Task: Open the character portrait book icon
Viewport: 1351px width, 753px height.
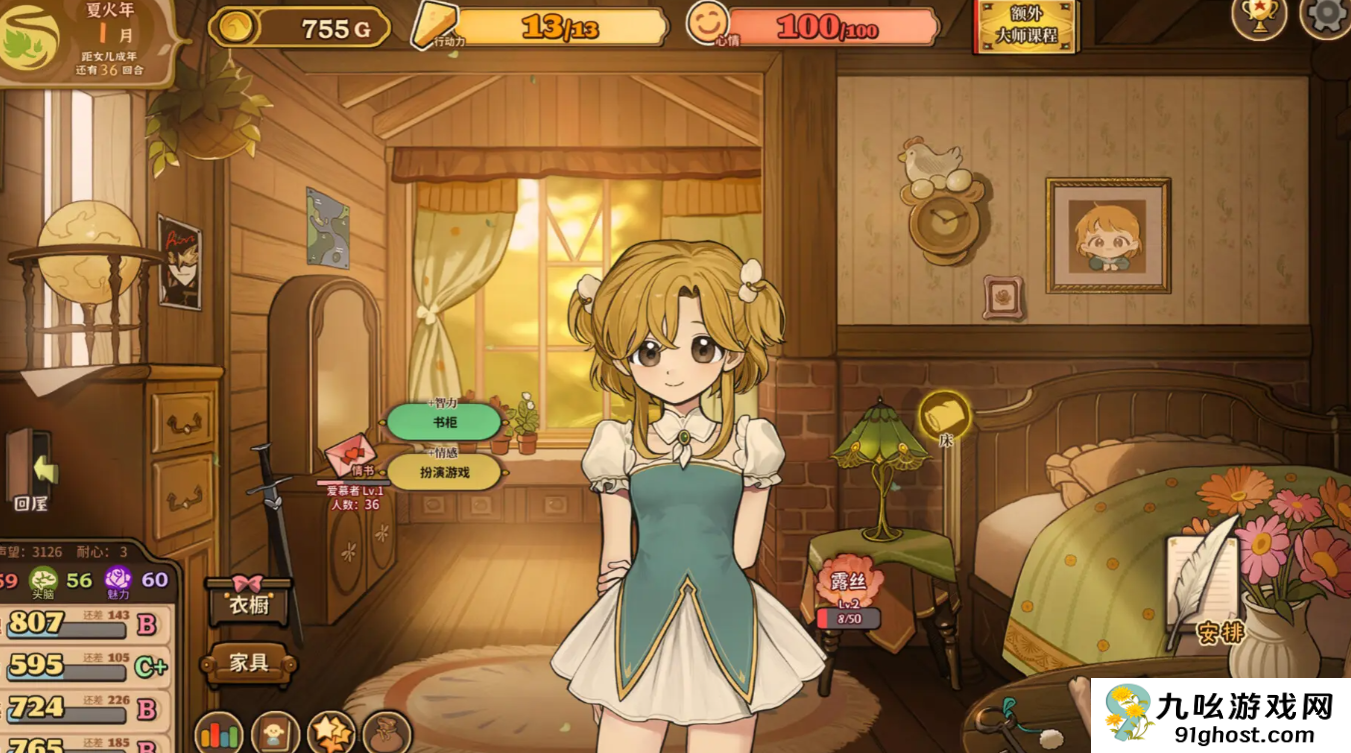Action: point(275,734)
